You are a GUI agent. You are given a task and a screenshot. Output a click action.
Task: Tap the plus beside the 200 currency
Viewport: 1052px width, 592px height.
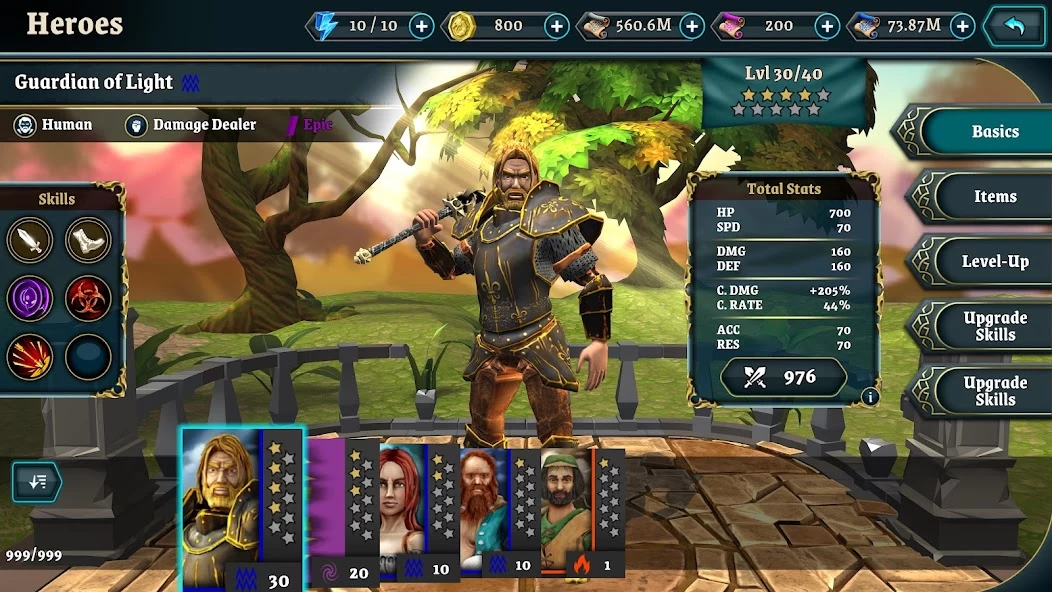(827, 26)
